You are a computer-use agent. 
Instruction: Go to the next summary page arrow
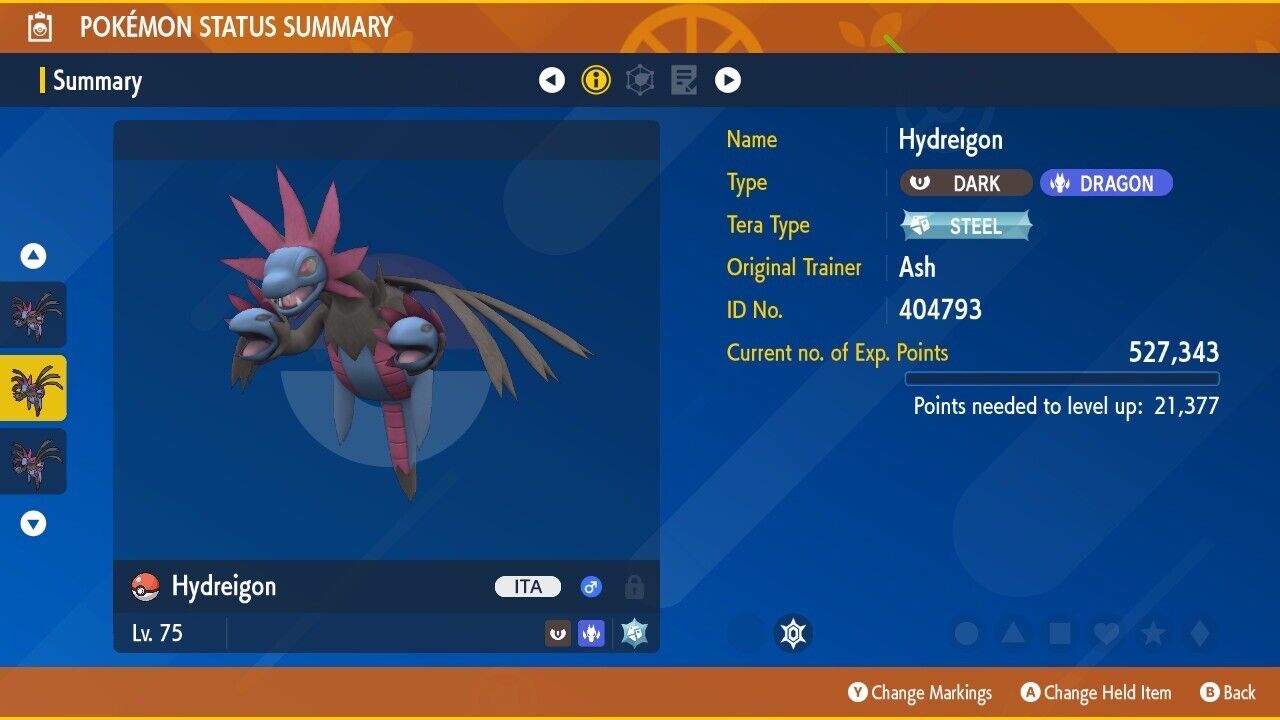click(728, 80)
